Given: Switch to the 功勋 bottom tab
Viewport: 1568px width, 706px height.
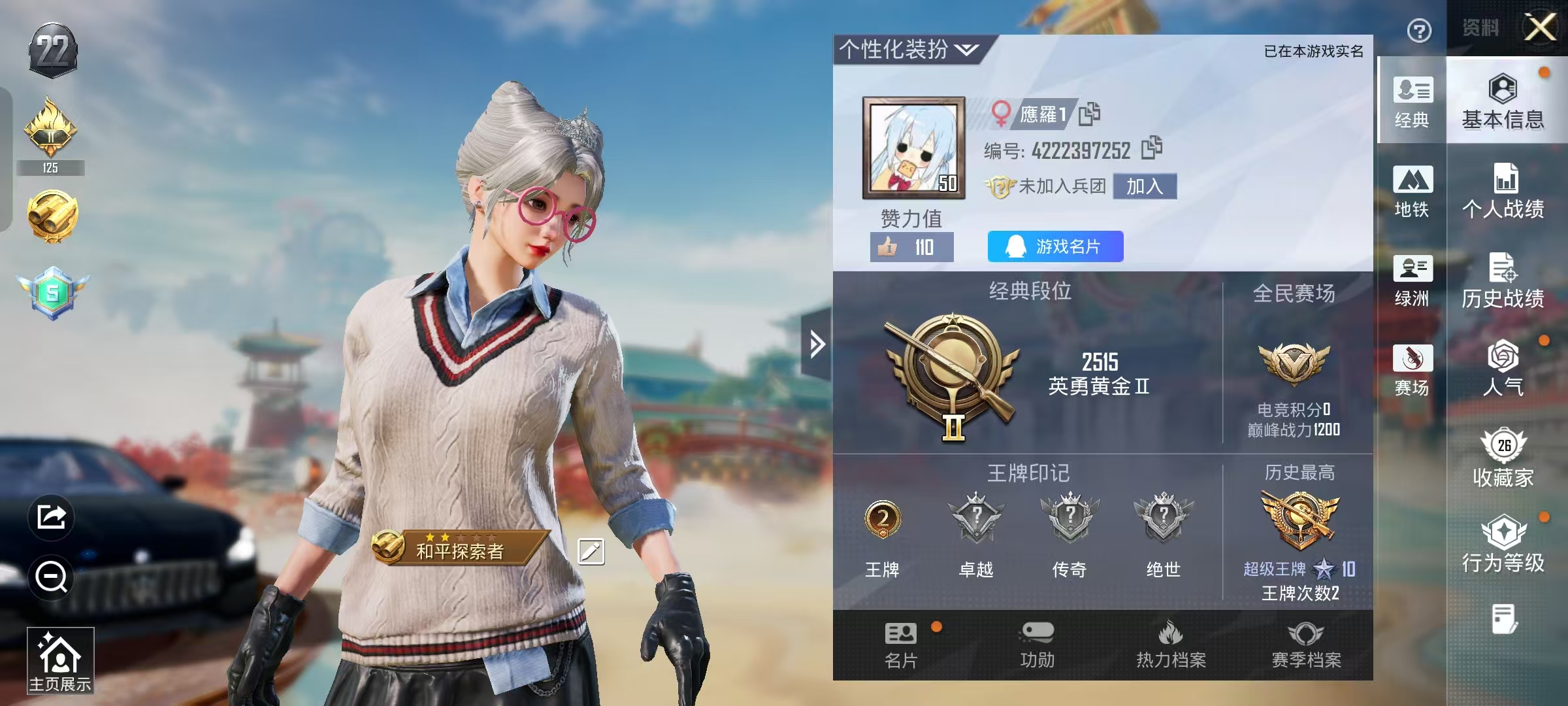Looking at the screenshot, I should [1037, 645].
